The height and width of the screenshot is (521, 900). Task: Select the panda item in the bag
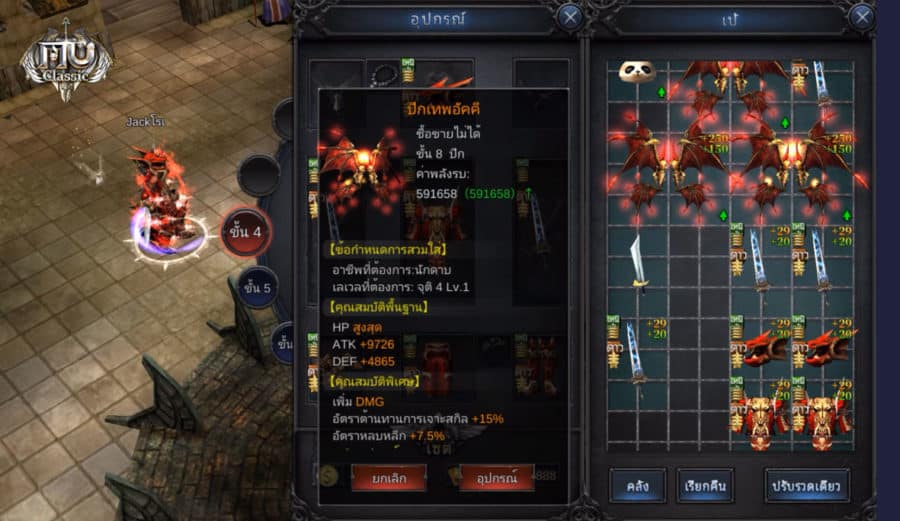tap(636, 73)
